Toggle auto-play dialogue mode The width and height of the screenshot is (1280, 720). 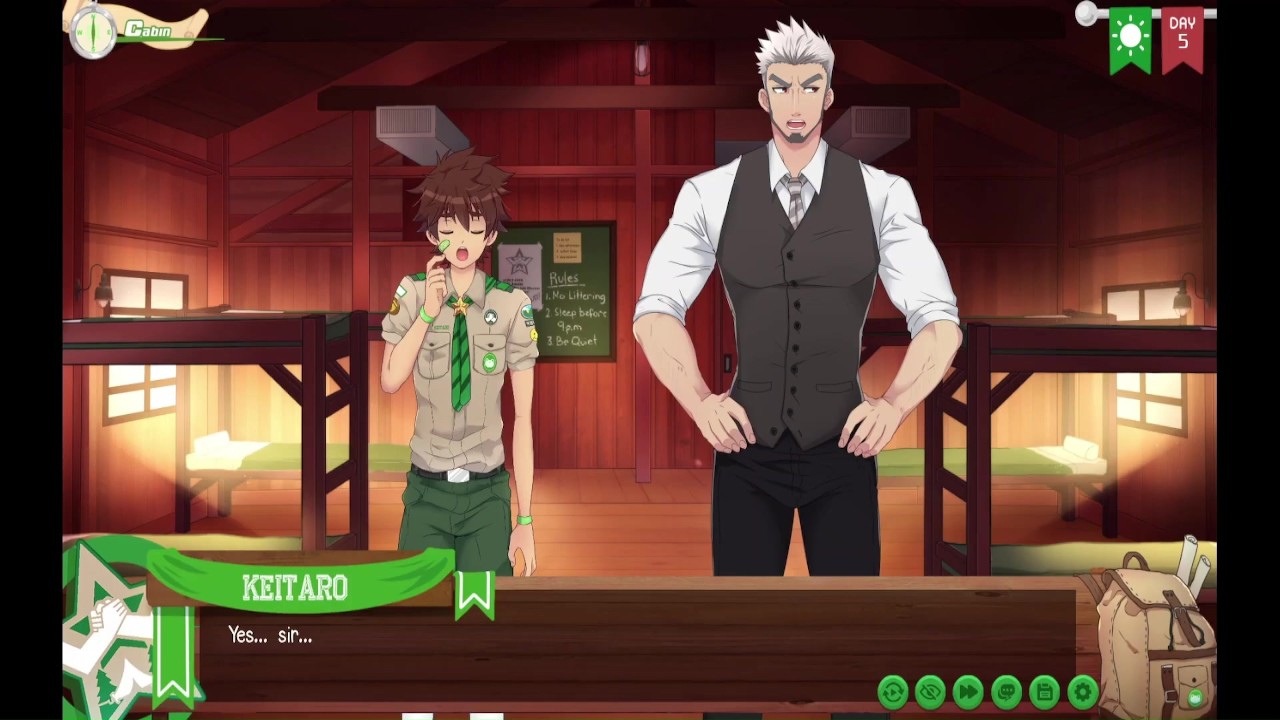click(x=892, y=691)
